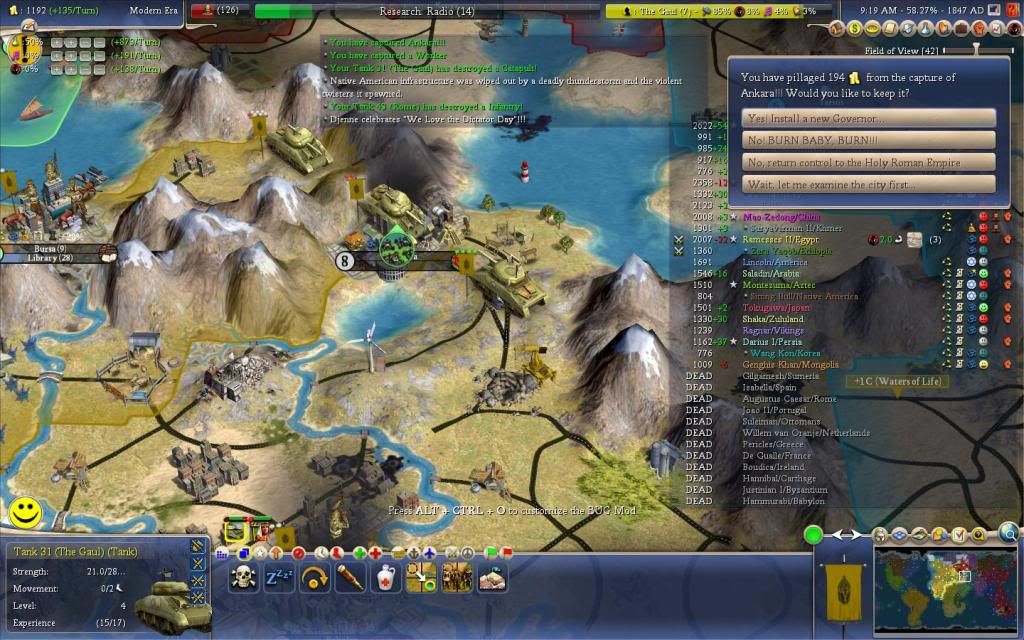
Task: Click the skull delete-unit action button
Action: (243, 577)
